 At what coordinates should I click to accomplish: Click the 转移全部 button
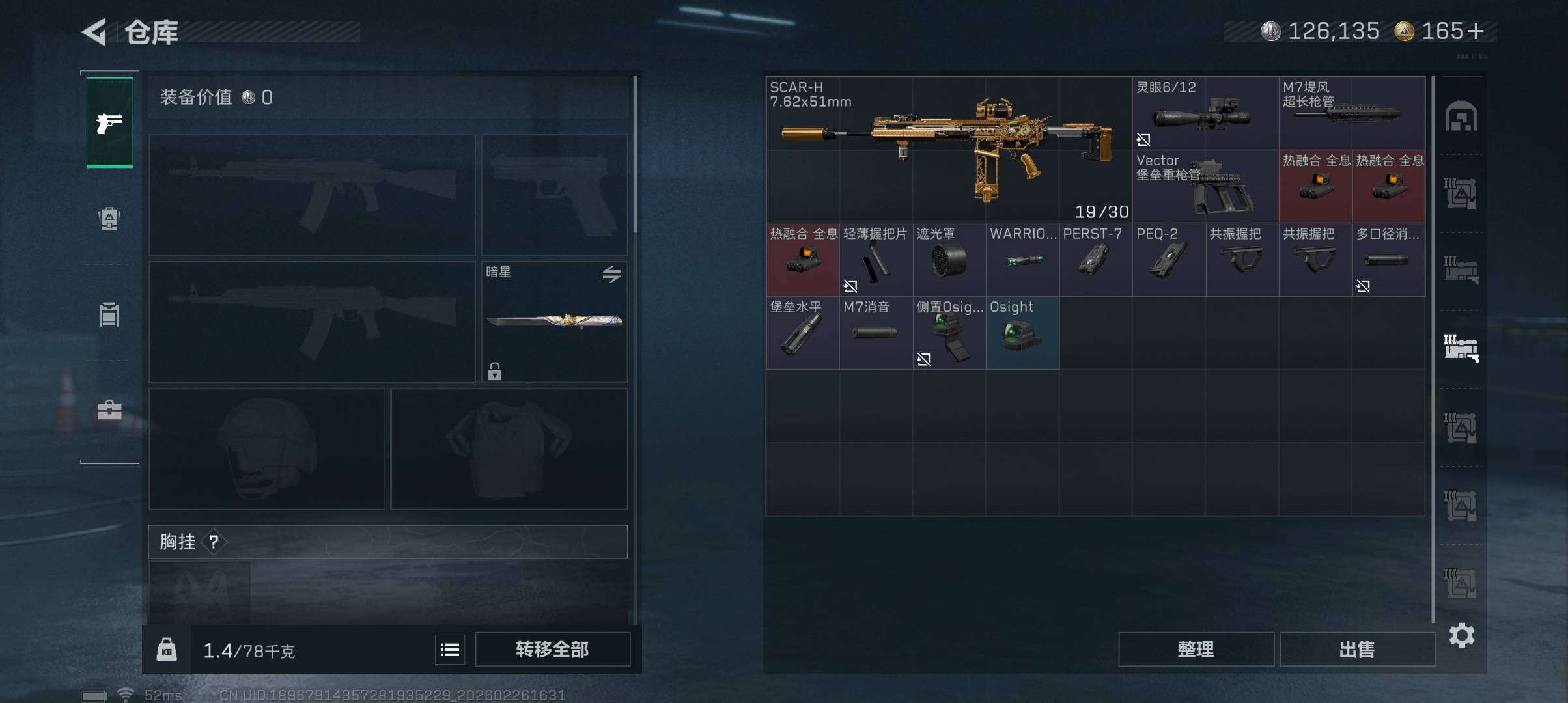click(x=552, y=649)
